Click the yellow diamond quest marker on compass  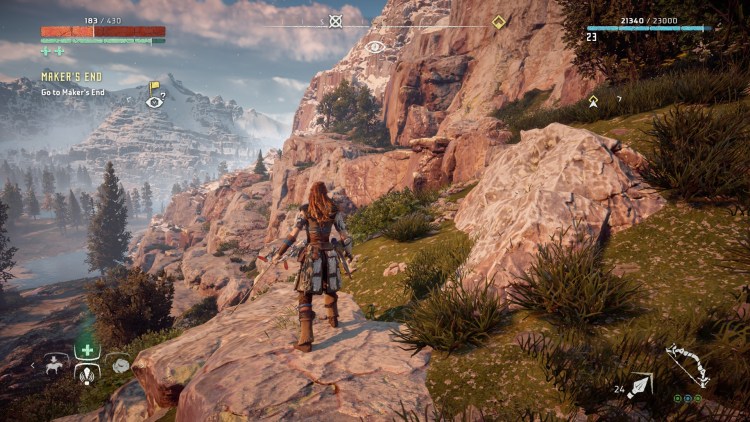click(499, 22)
